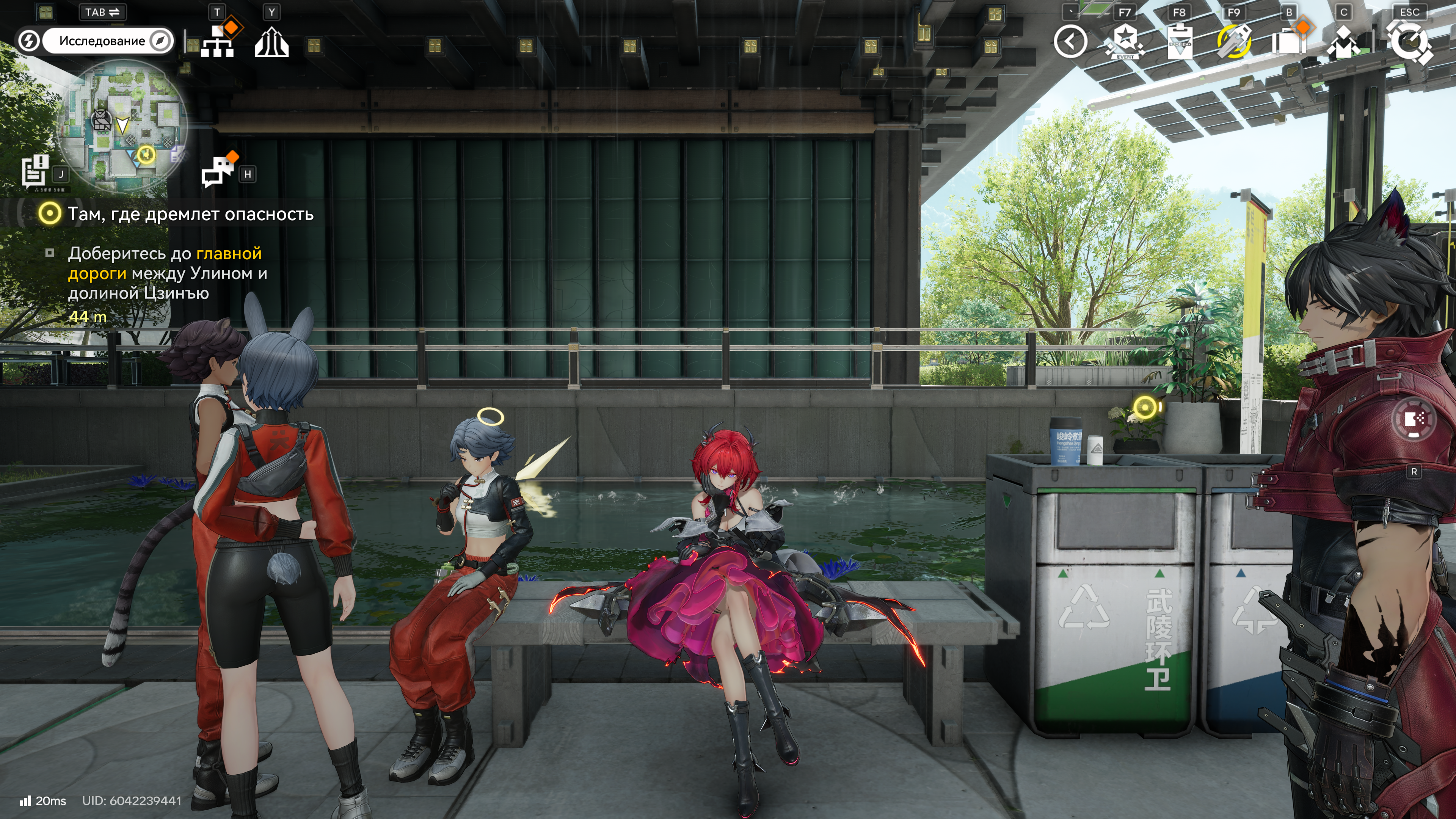
Task: Open the chat speech-bubbles icon
Action: (x=217, y=171)
